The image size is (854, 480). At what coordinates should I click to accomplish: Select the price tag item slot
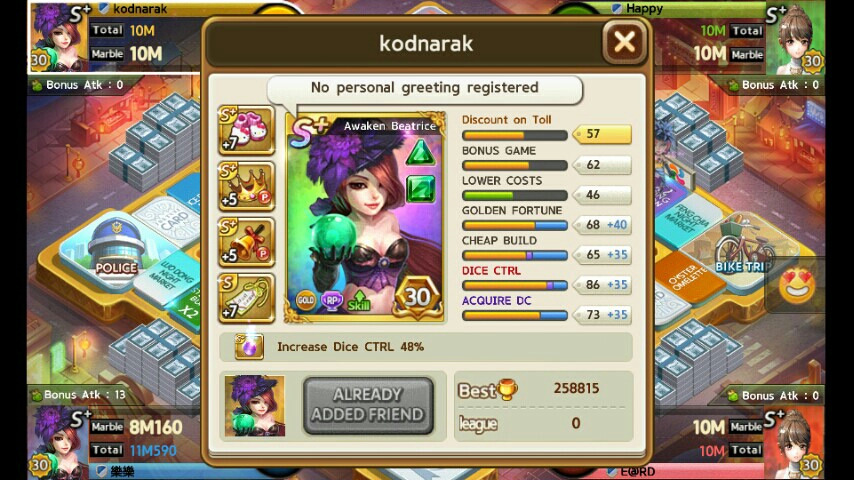246,298
